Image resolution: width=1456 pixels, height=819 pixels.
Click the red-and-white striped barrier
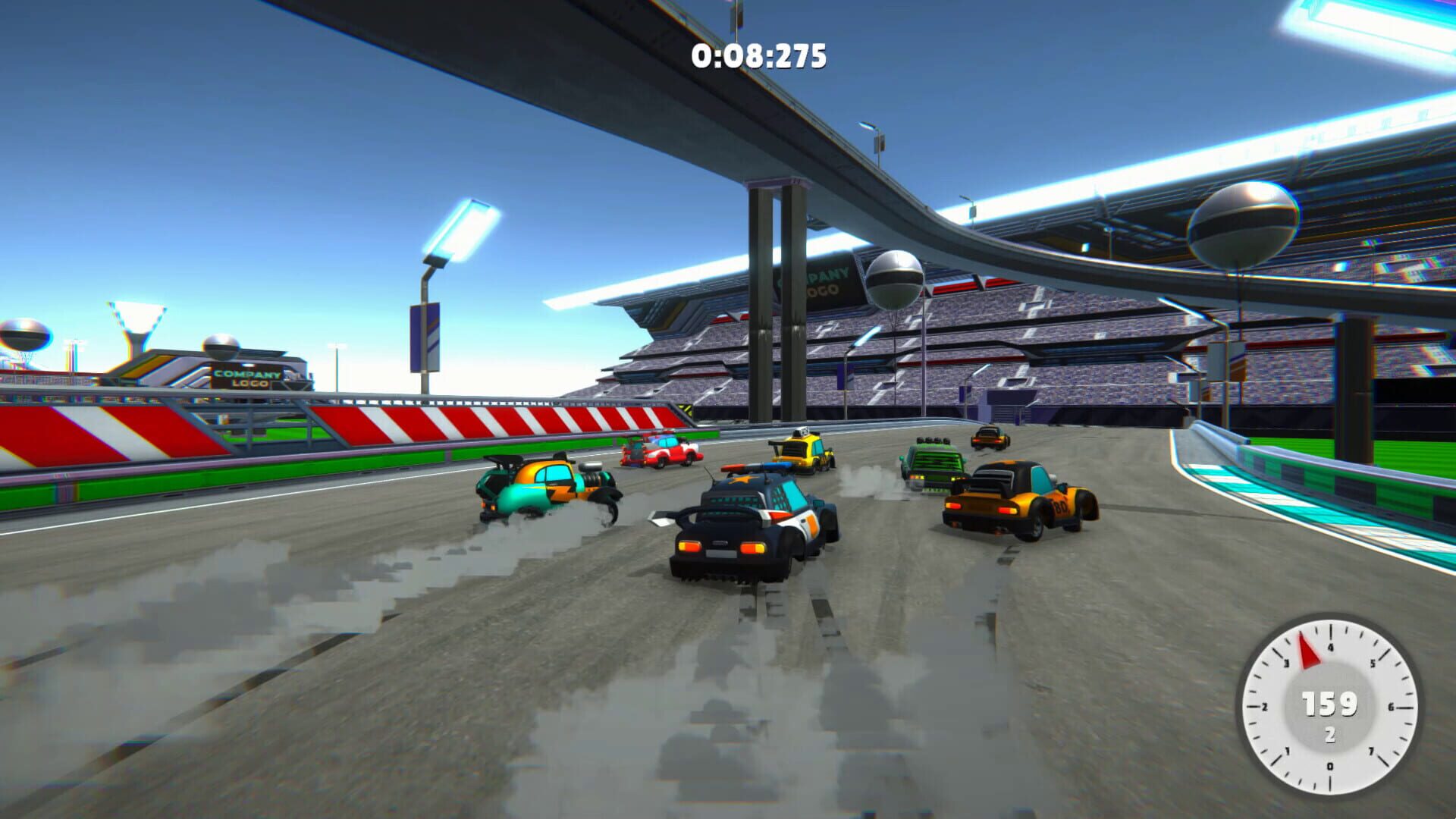click(455, 421)
